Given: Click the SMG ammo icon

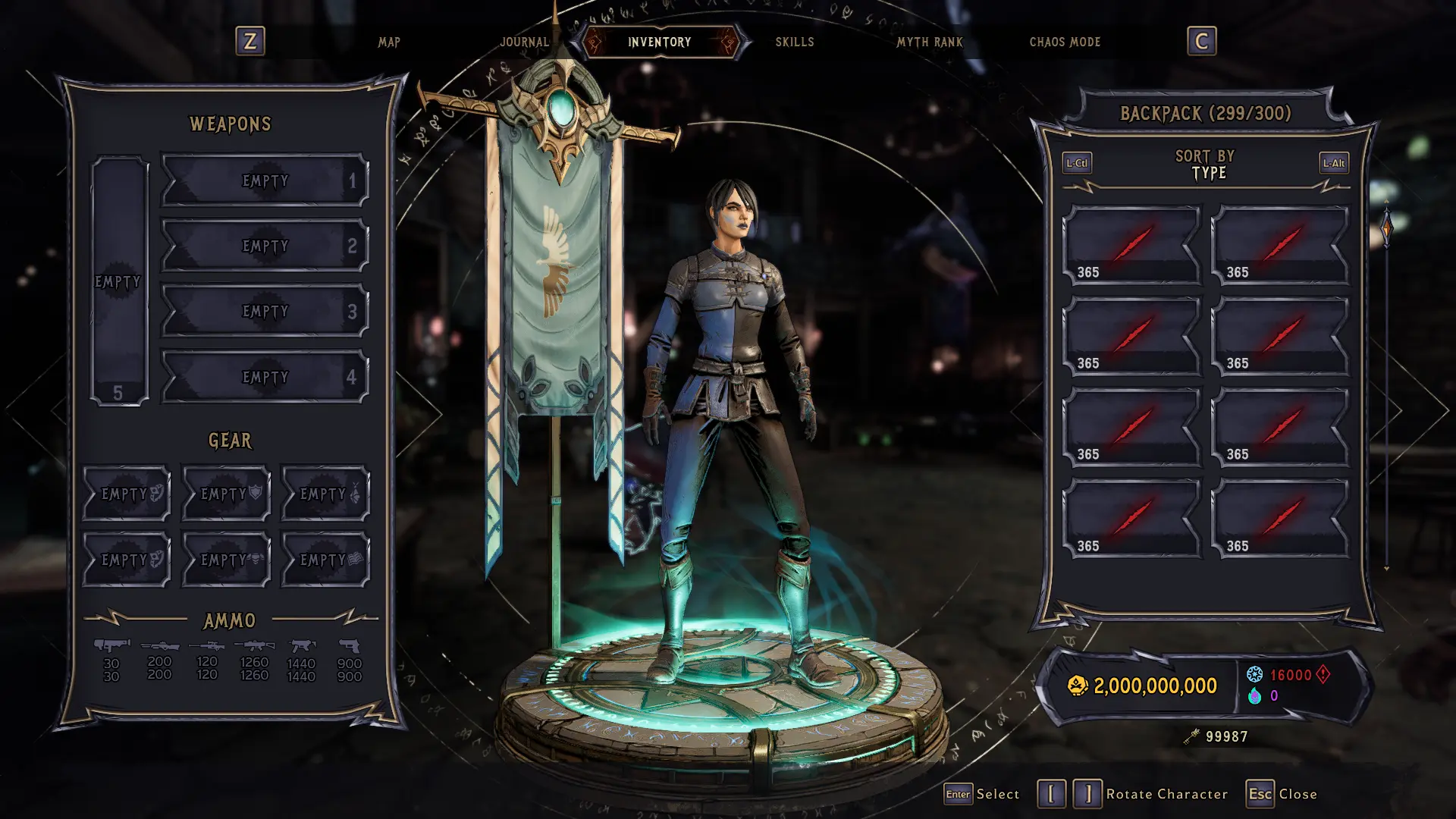Looking at the screenshot, I should tap(302, 645).
